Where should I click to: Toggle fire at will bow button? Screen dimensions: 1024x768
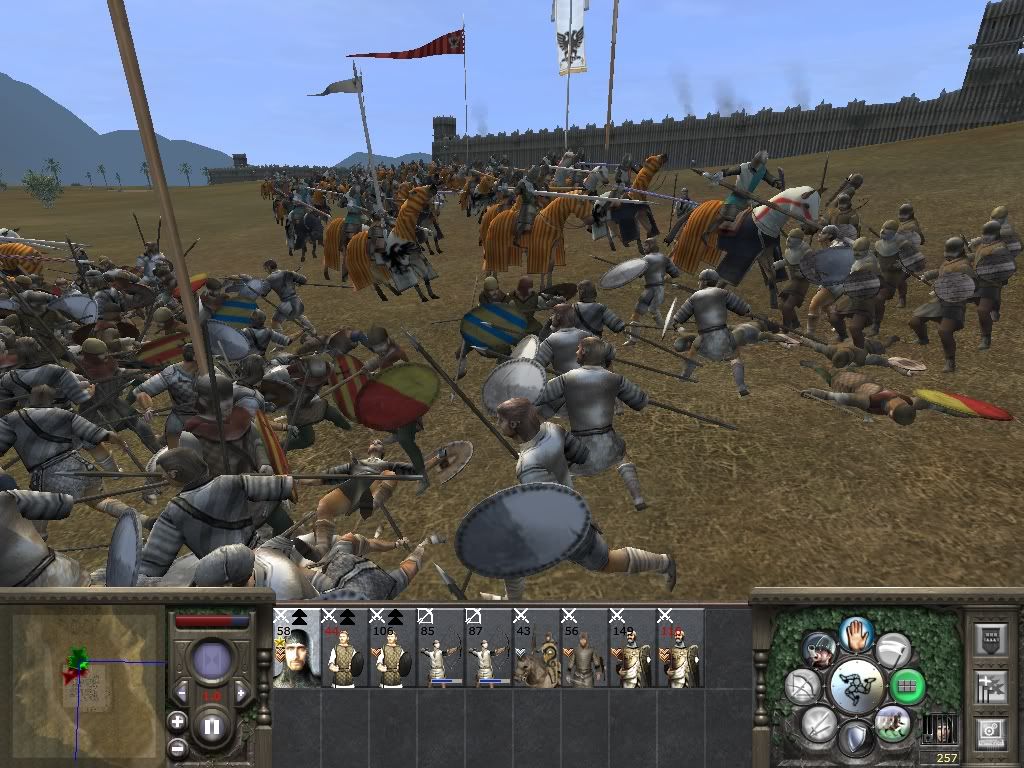click(x=802, y=686)
